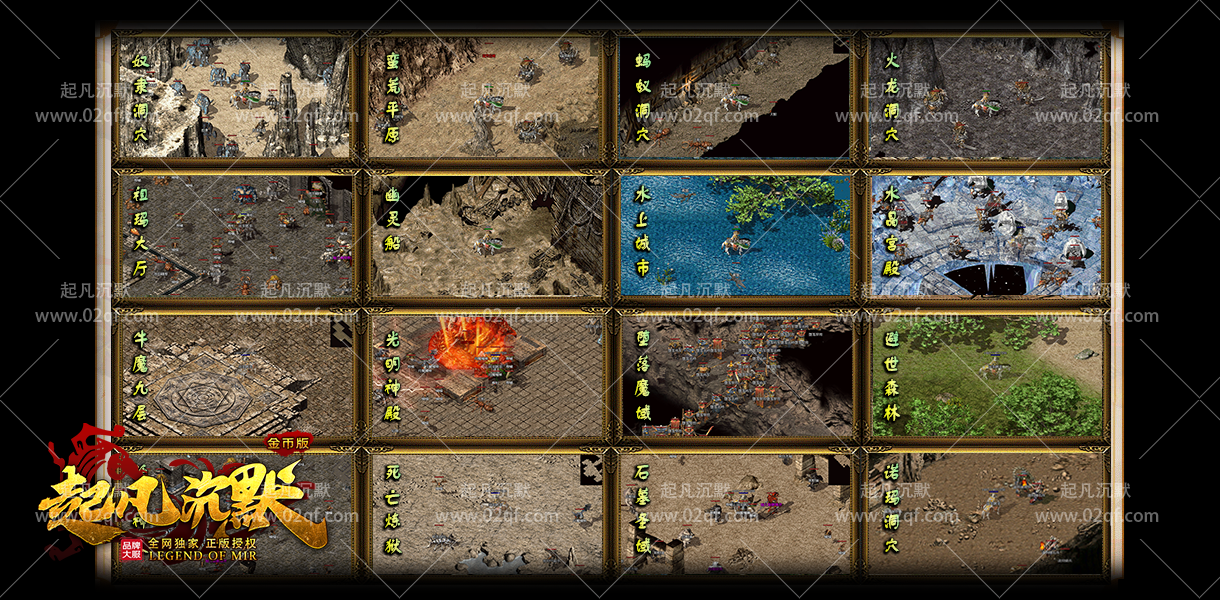Click the 火龙洞穴 map tile
Screen dimensions: 1220x600
coord(985,97)
